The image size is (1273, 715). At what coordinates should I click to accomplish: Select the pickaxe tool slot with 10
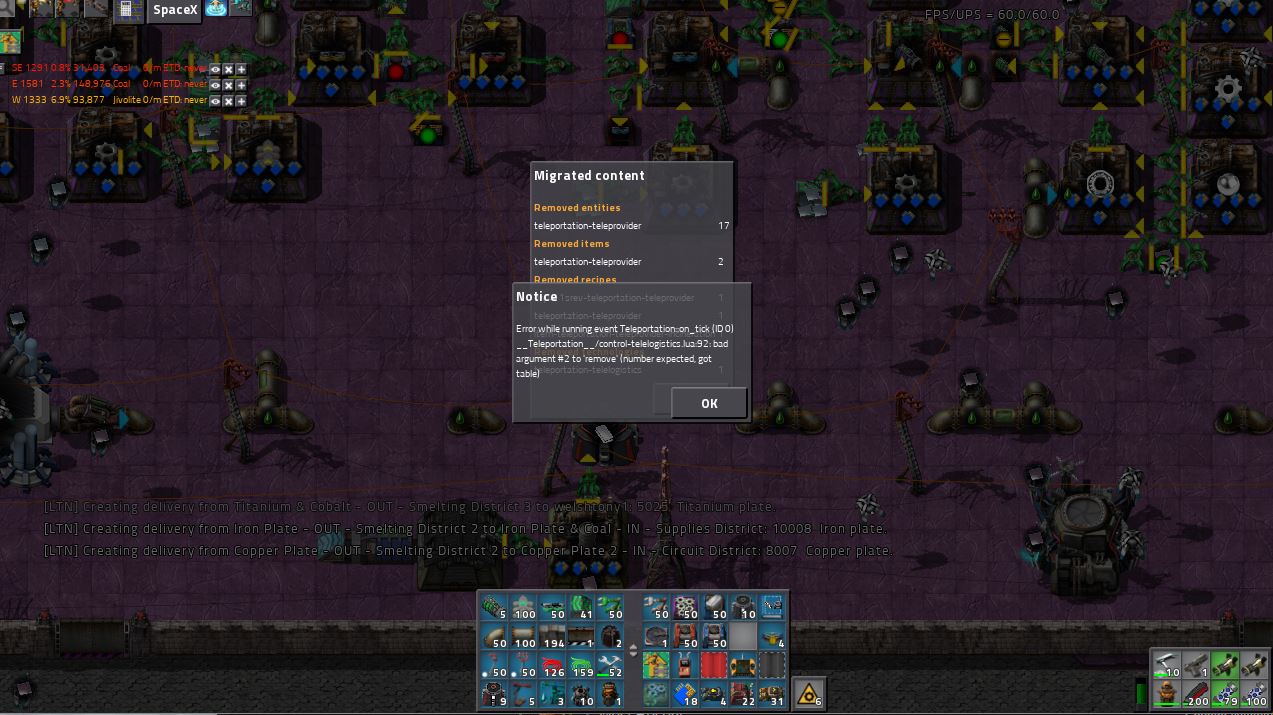(1166, 665)
